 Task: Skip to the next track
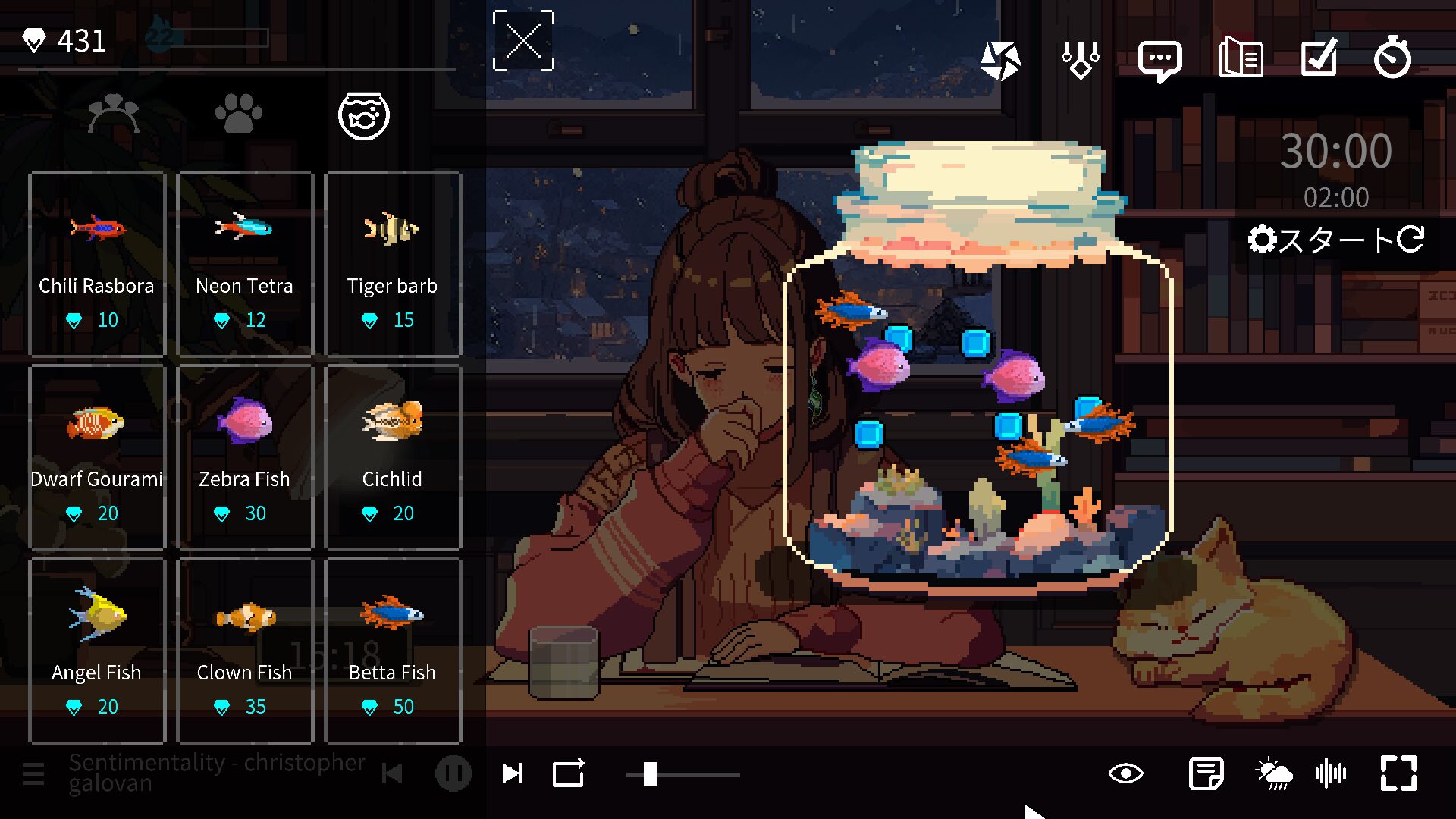click(513, 773)
